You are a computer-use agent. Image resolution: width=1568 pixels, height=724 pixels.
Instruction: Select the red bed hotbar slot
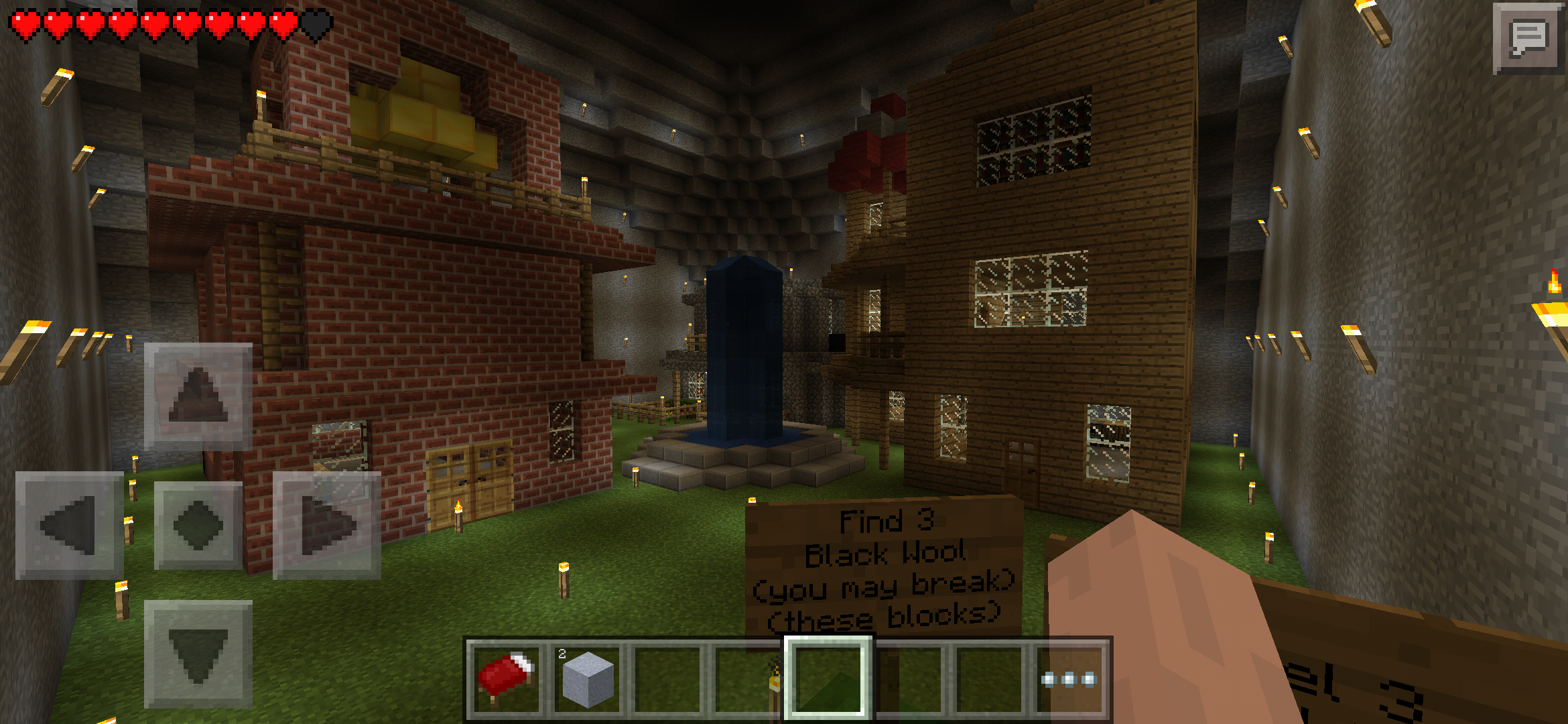click(x=506, y=678)
